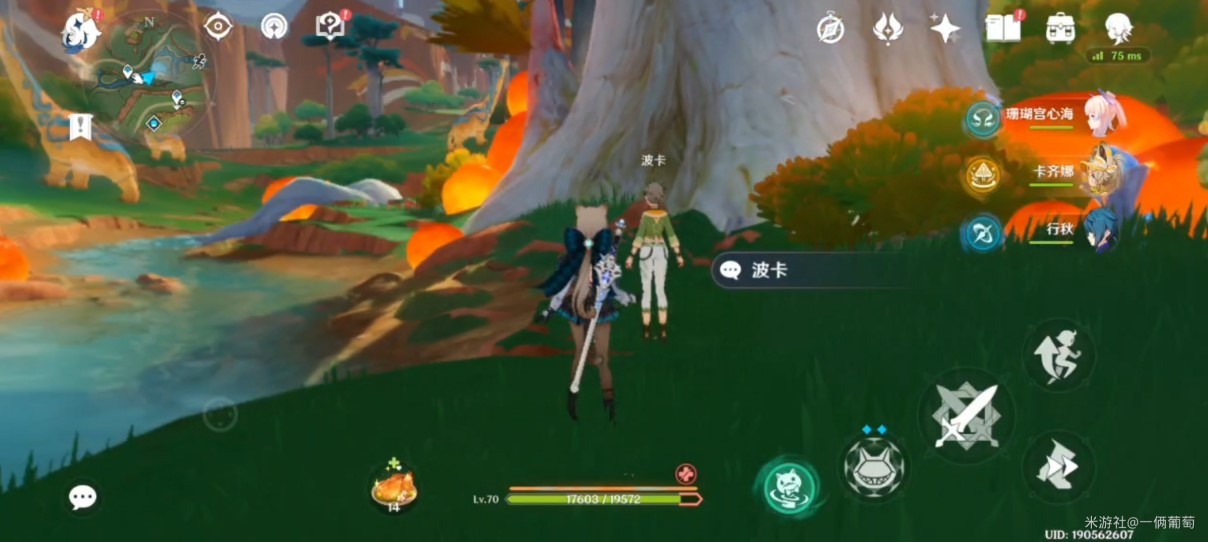Screen dimensions: 1208x542
Task: Tap the sword normal attack button
Action: pyautogui.click(x=966, y=414)
